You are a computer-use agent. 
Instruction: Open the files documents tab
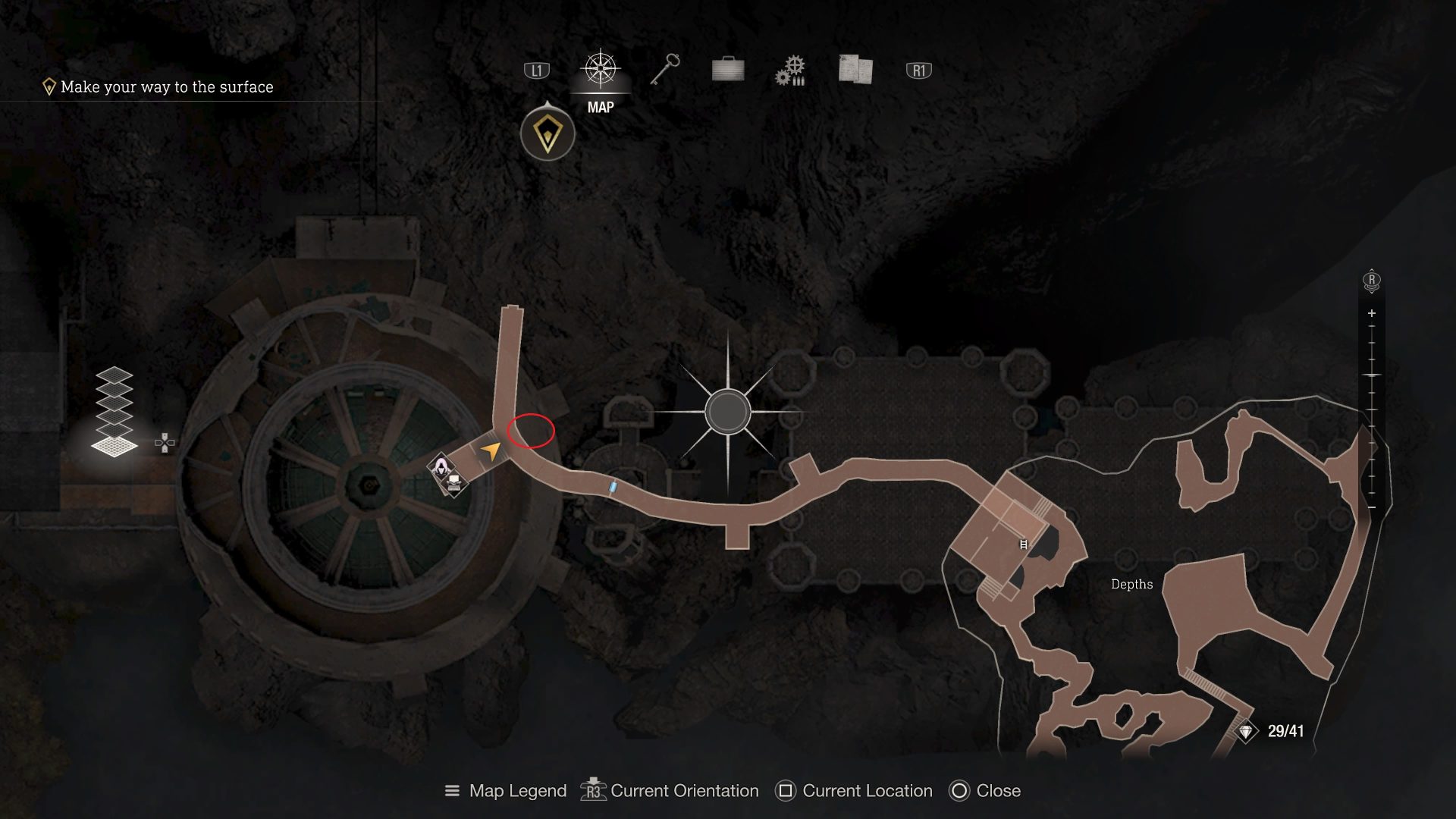(x=855, y=69)
